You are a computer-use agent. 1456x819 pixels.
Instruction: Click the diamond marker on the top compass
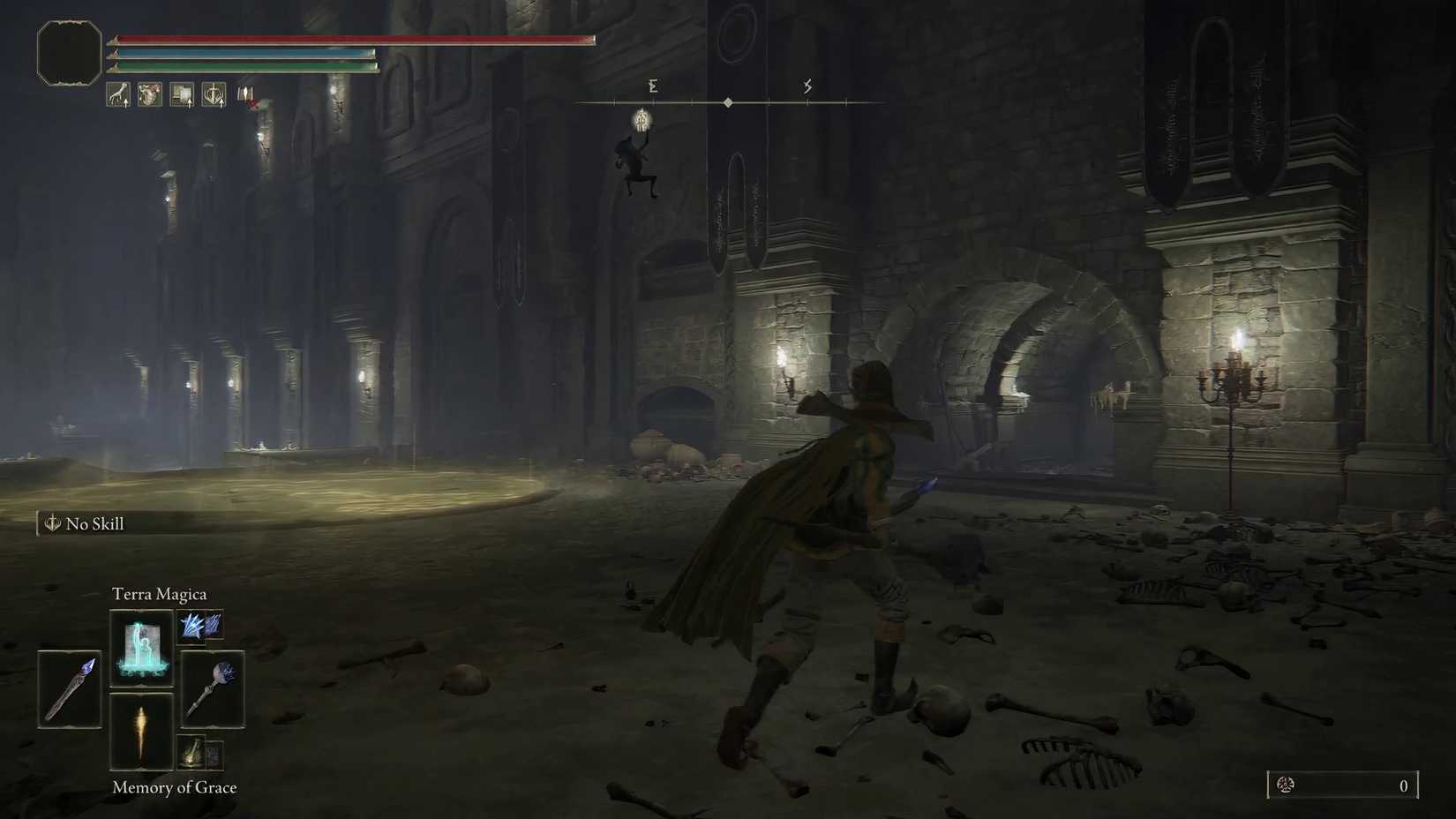[x=728, y=101]
